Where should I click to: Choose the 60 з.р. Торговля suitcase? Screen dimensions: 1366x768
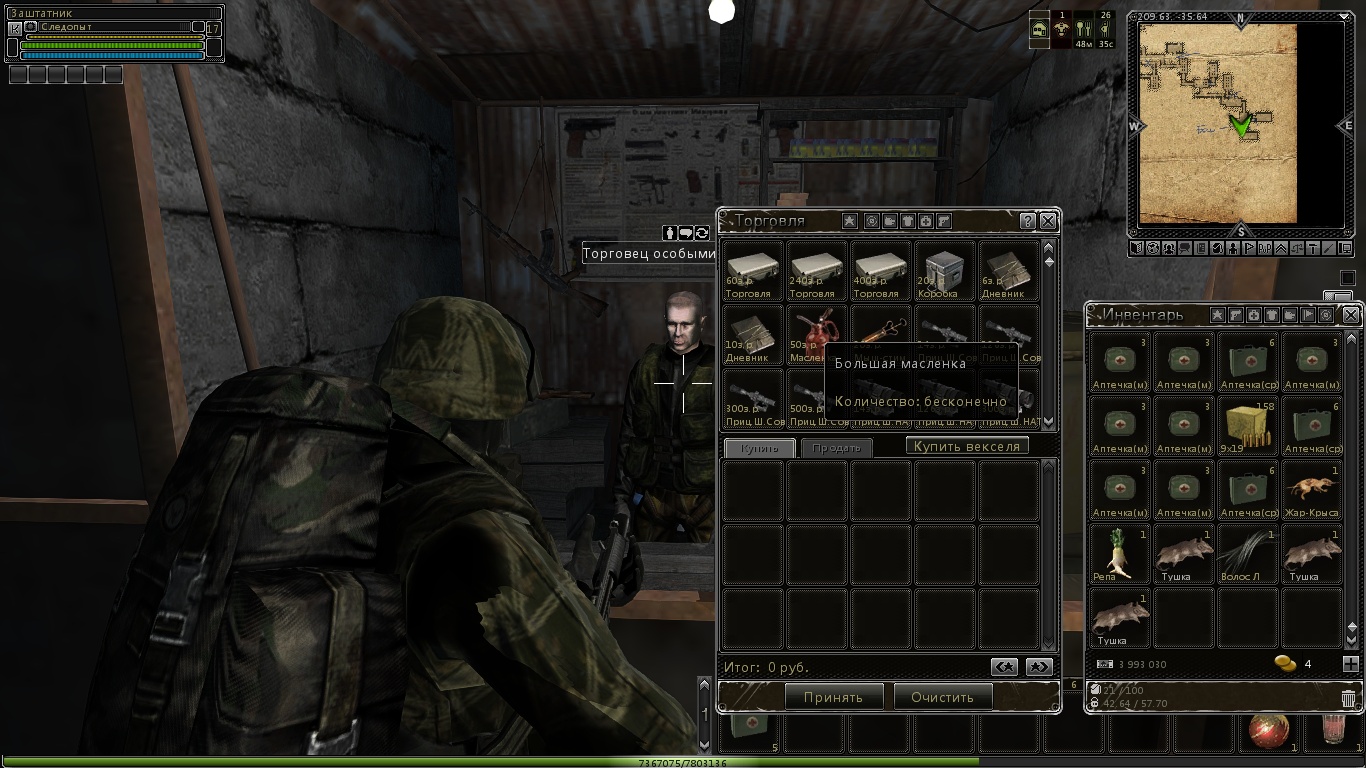click(752, 271)
